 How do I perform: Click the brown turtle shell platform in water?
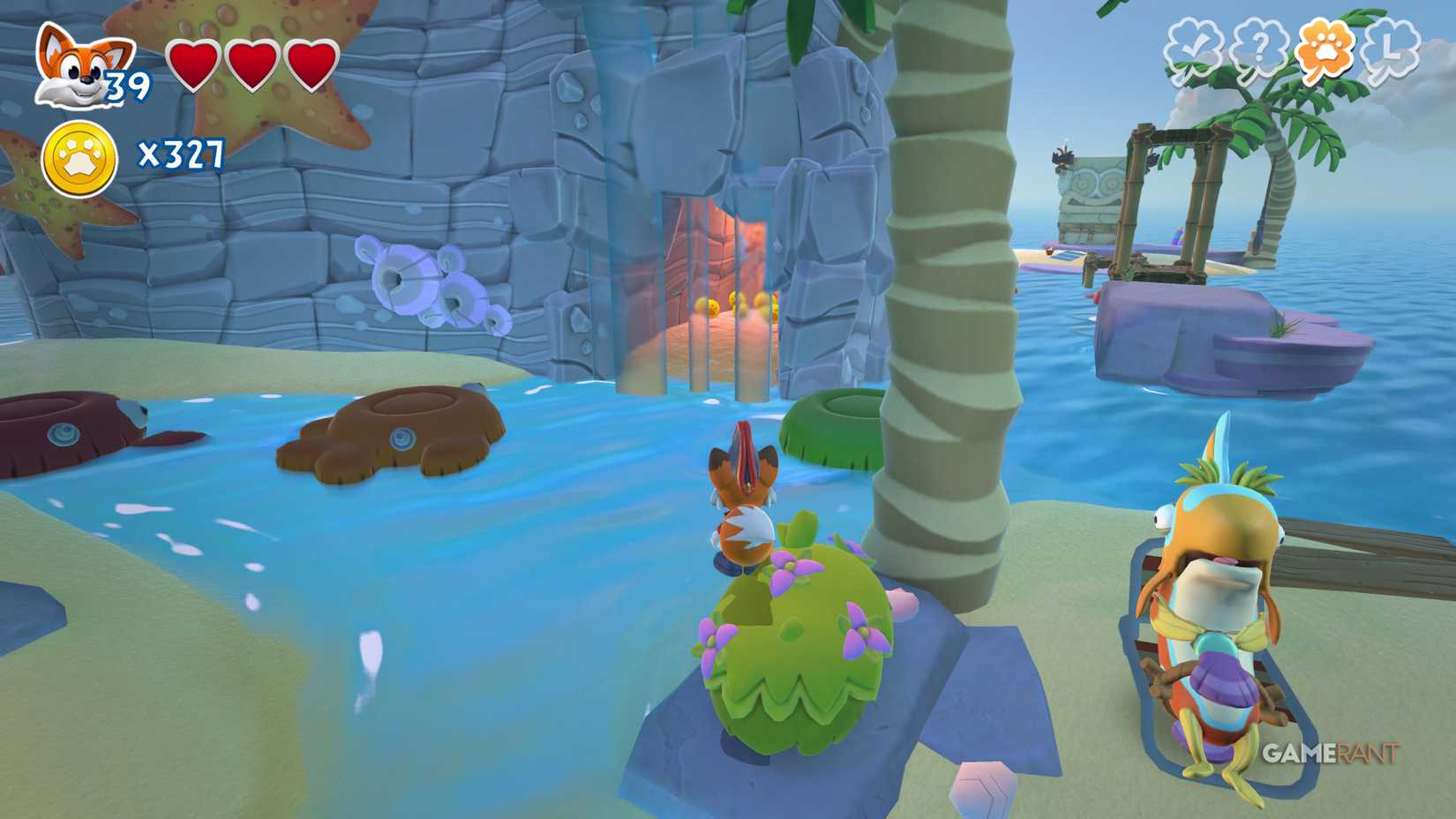(x=393, y=432)
